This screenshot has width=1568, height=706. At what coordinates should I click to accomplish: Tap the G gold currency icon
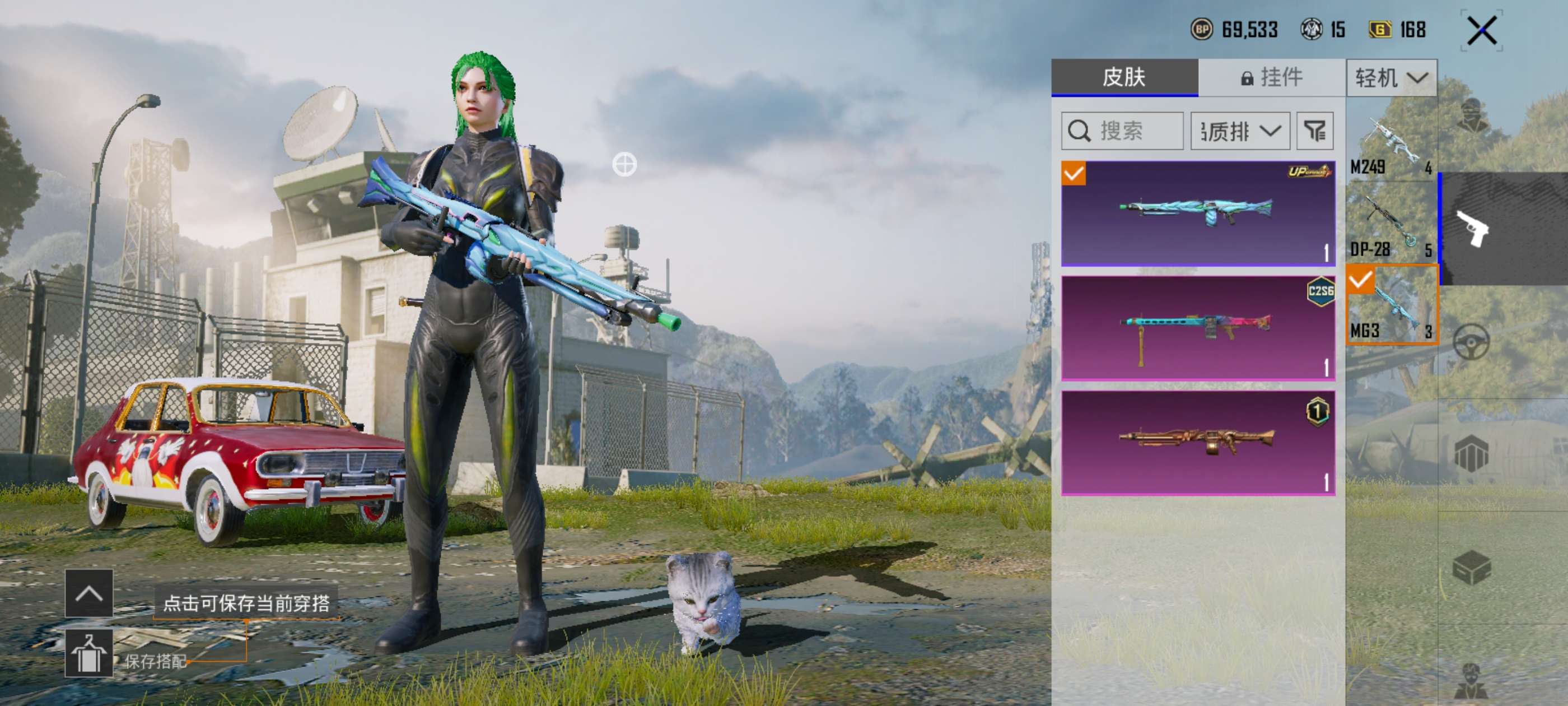pos(1379,29)
